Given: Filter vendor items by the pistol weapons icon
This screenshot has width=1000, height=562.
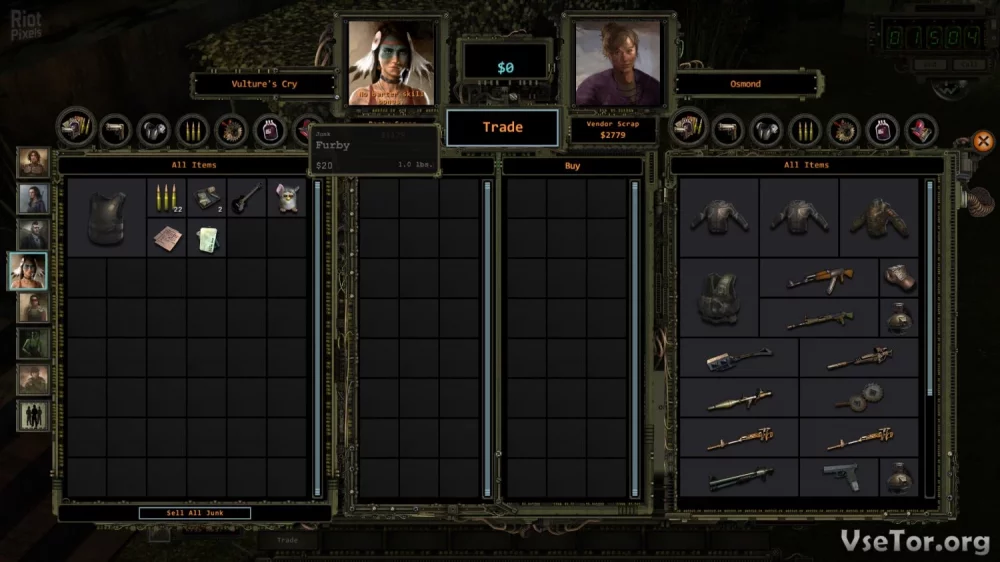Looking at the screenshot, I should point(727,129).
